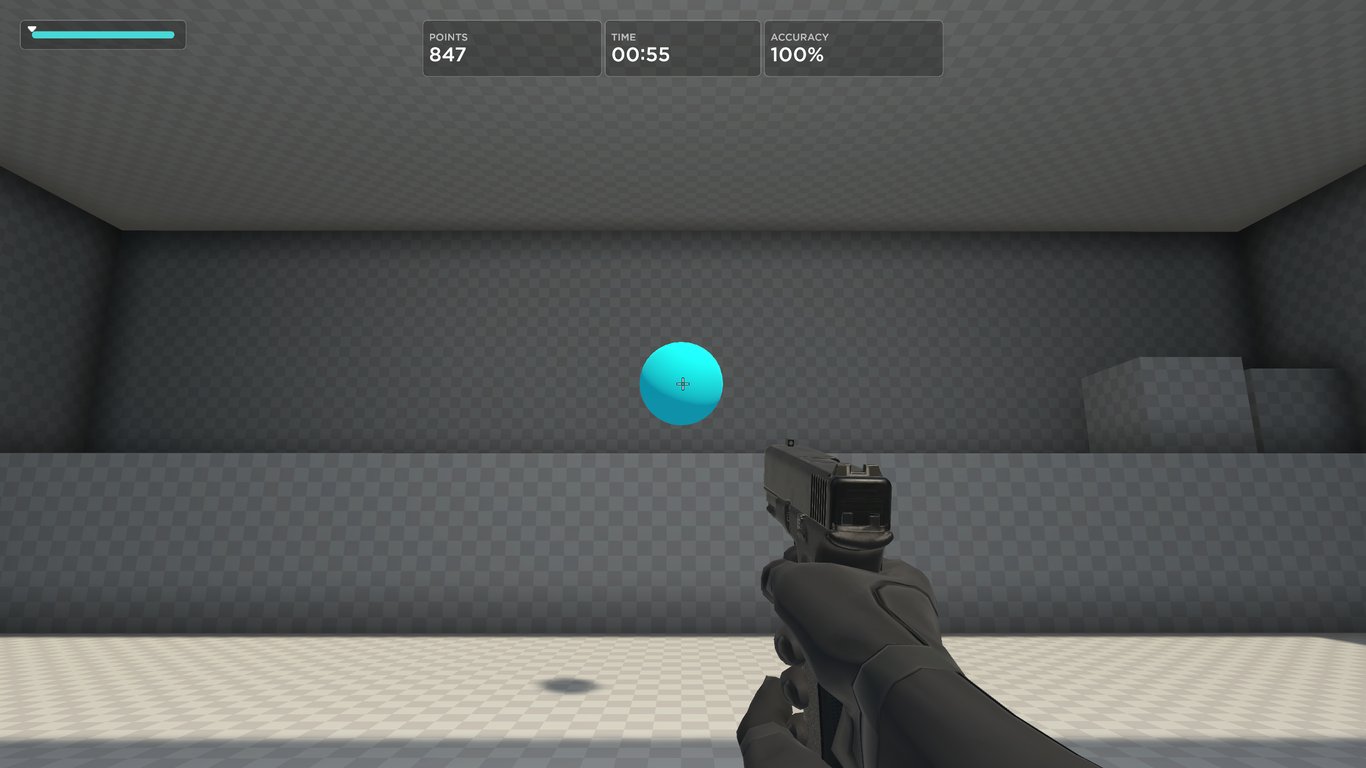This screenshot has height=768, width=1366.
Task: Click the ACCURACY label text
Action: [x=799, y=37]
